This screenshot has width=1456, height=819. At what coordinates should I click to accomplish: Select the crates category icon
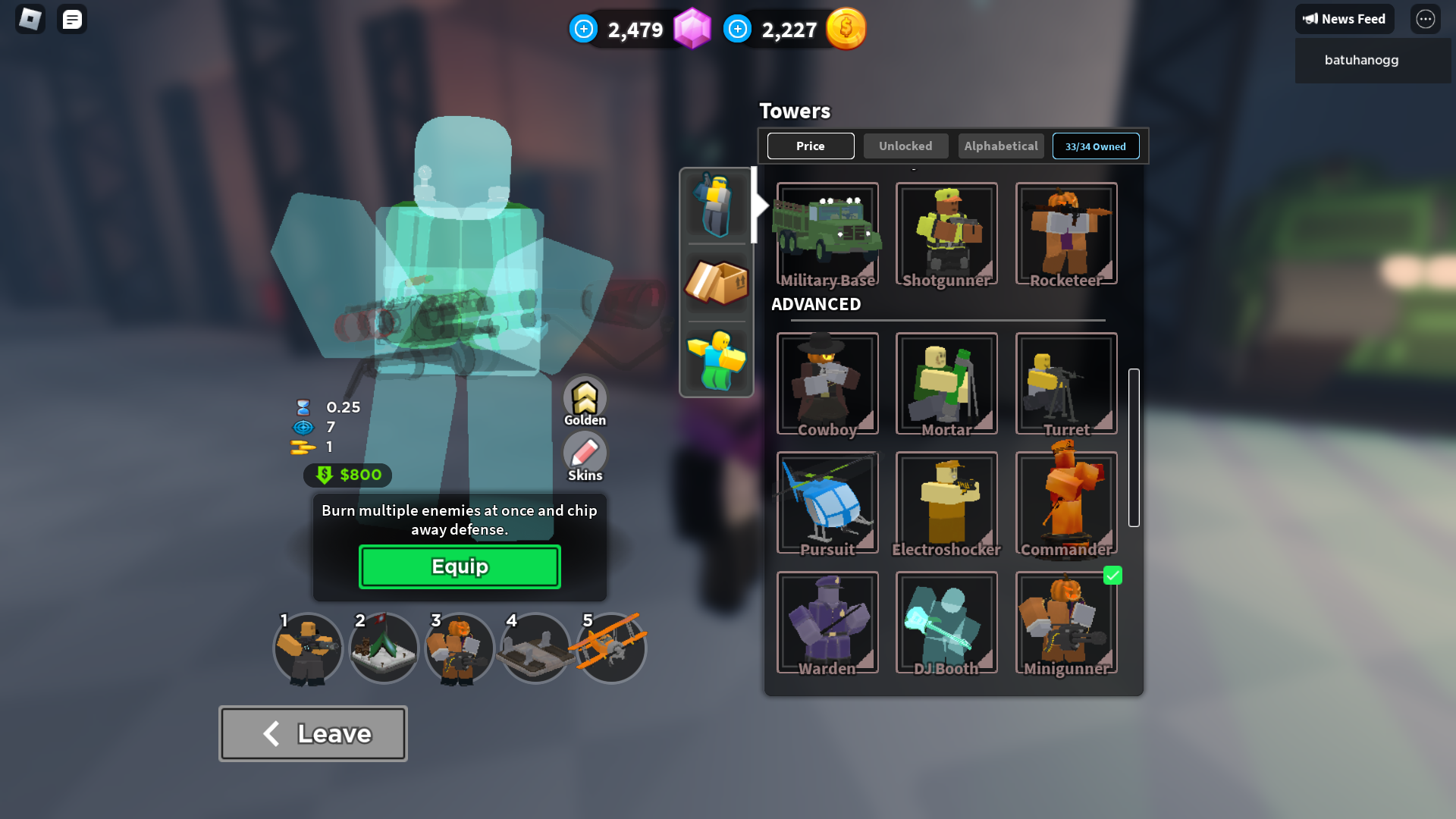[x=716, y=284]
